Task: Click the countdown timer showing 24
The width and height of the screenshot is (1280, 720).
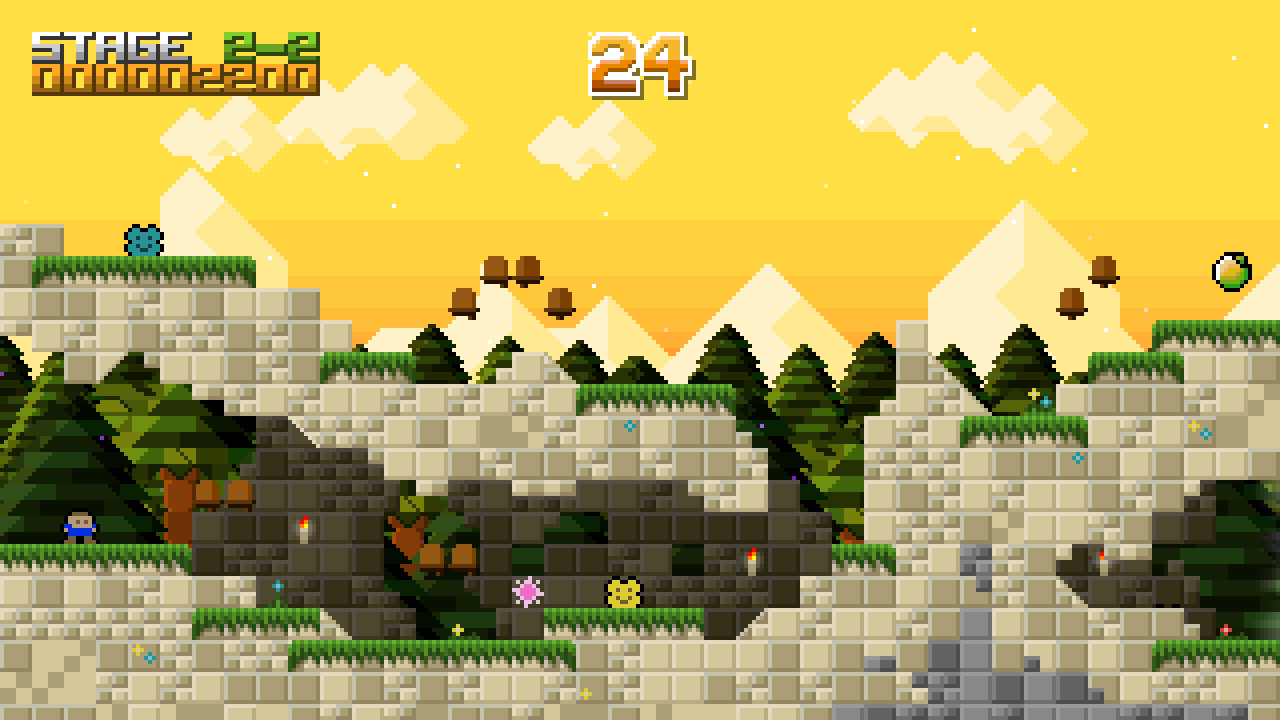Action: pos(641,65)
